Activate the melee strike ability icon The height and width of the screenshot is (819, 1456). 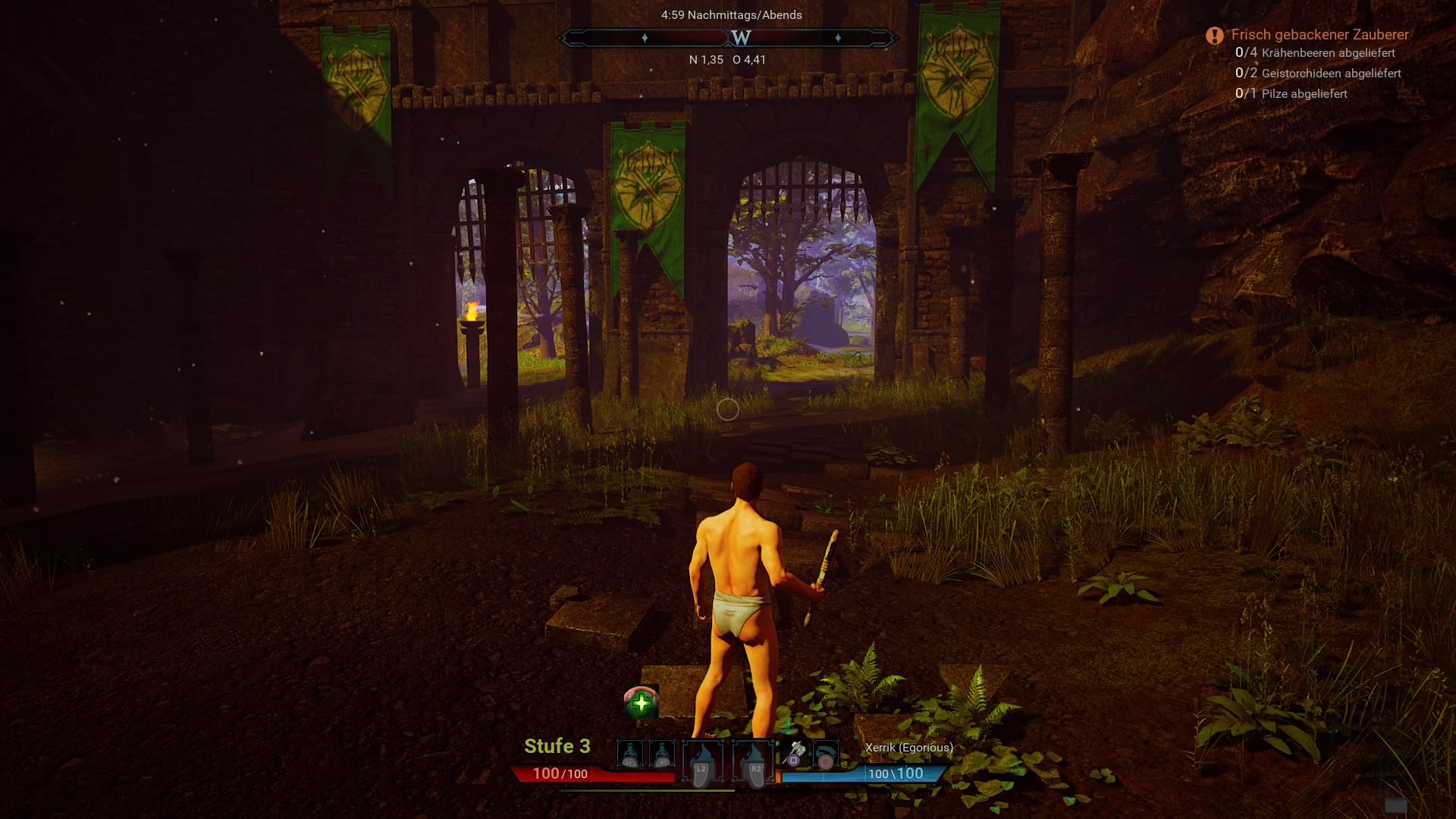coord(795,754)
